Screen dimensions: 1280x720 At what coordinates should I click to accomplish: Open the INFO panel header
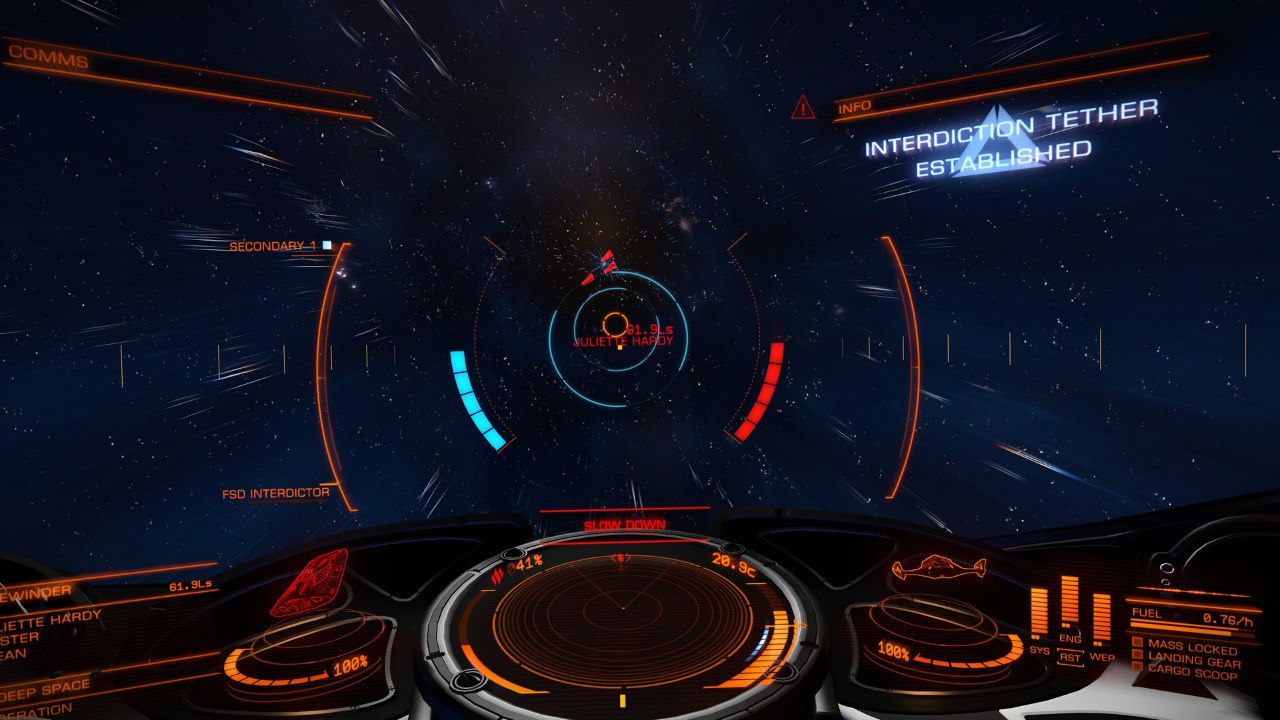point(855,107)
